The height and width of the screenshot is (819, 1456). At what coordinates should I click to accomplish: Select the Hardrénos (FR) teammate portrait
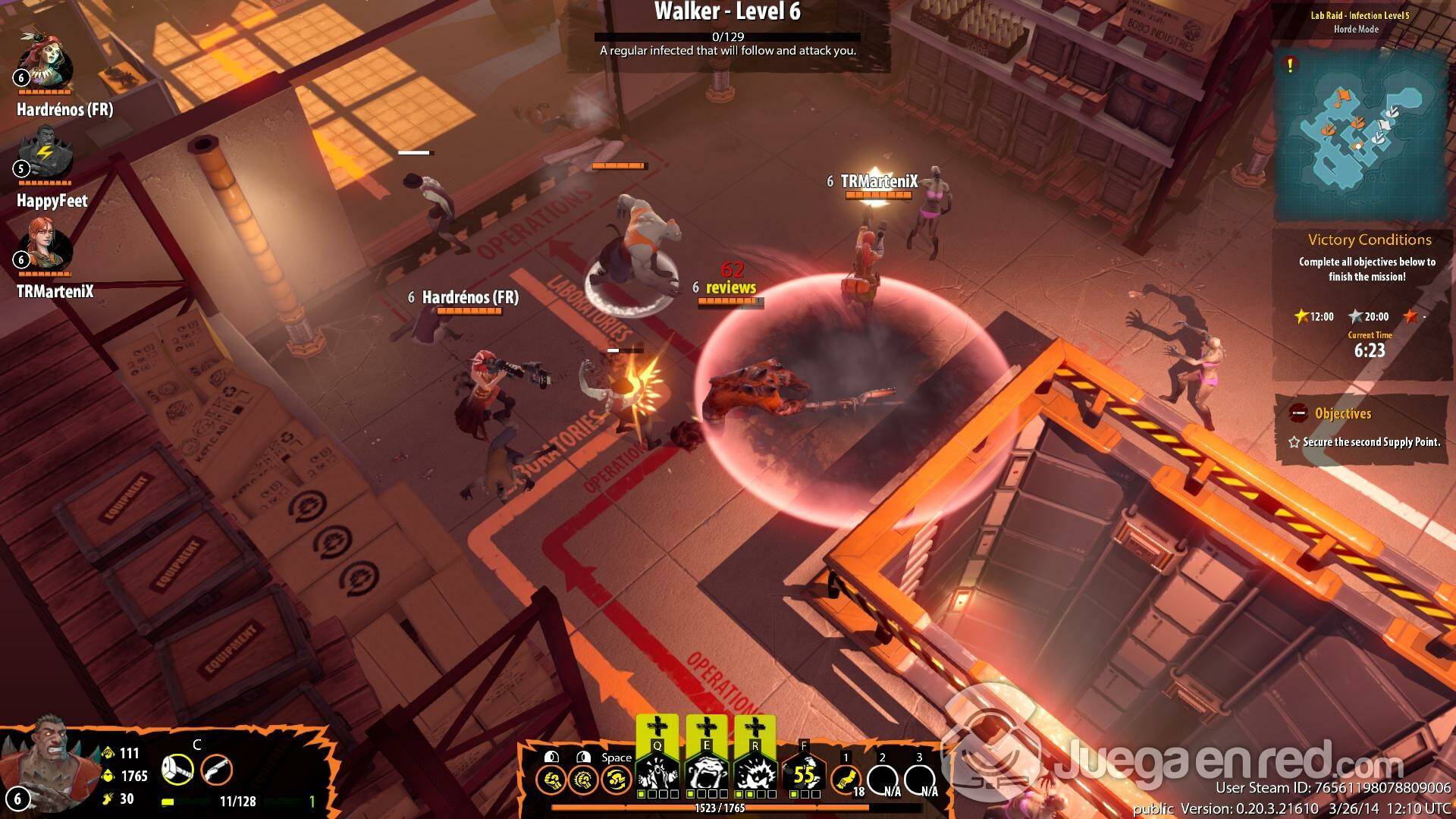(45, 62)
